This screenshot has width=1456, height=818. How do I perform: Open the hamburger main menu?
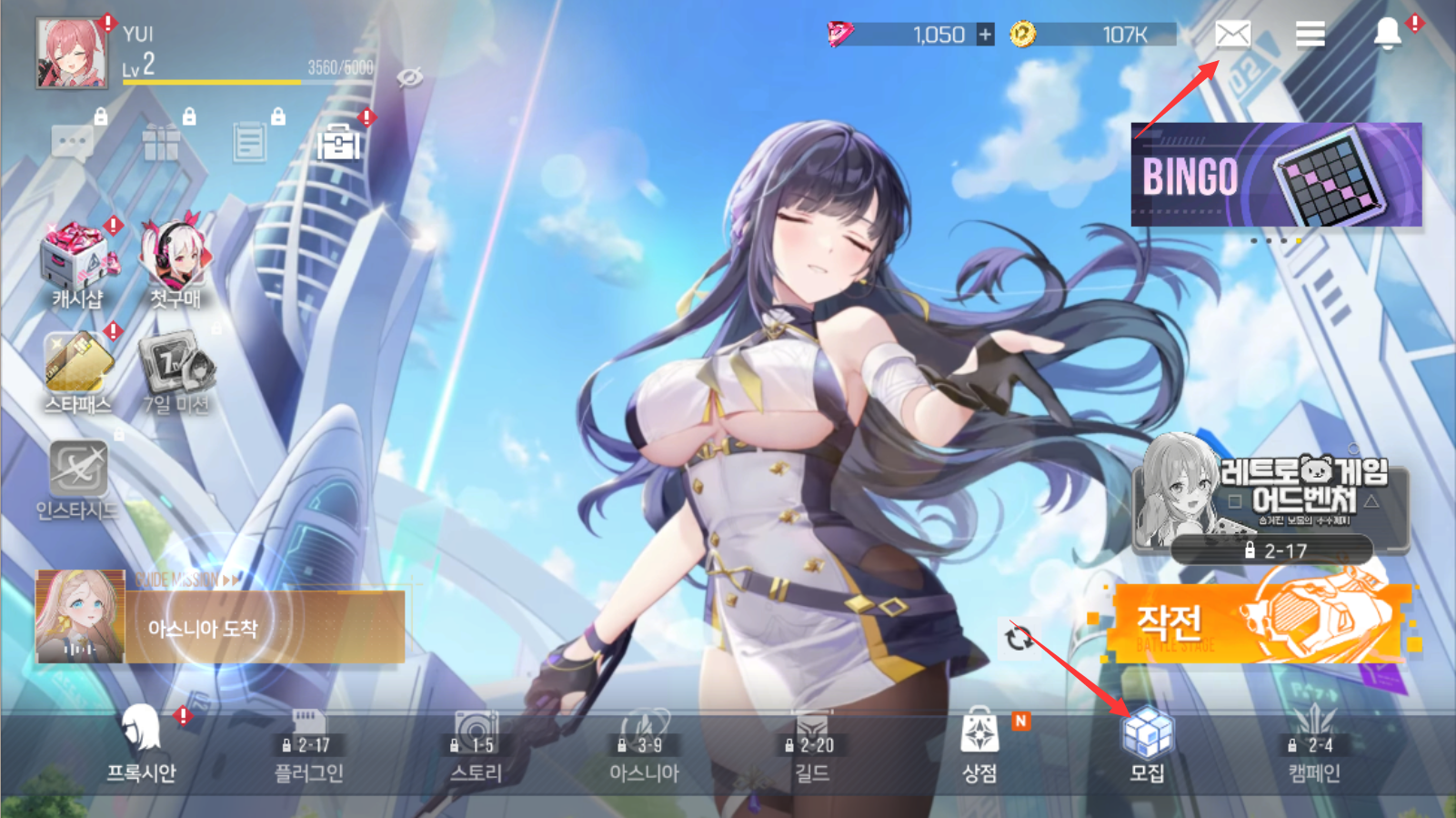click(1310, 35)
